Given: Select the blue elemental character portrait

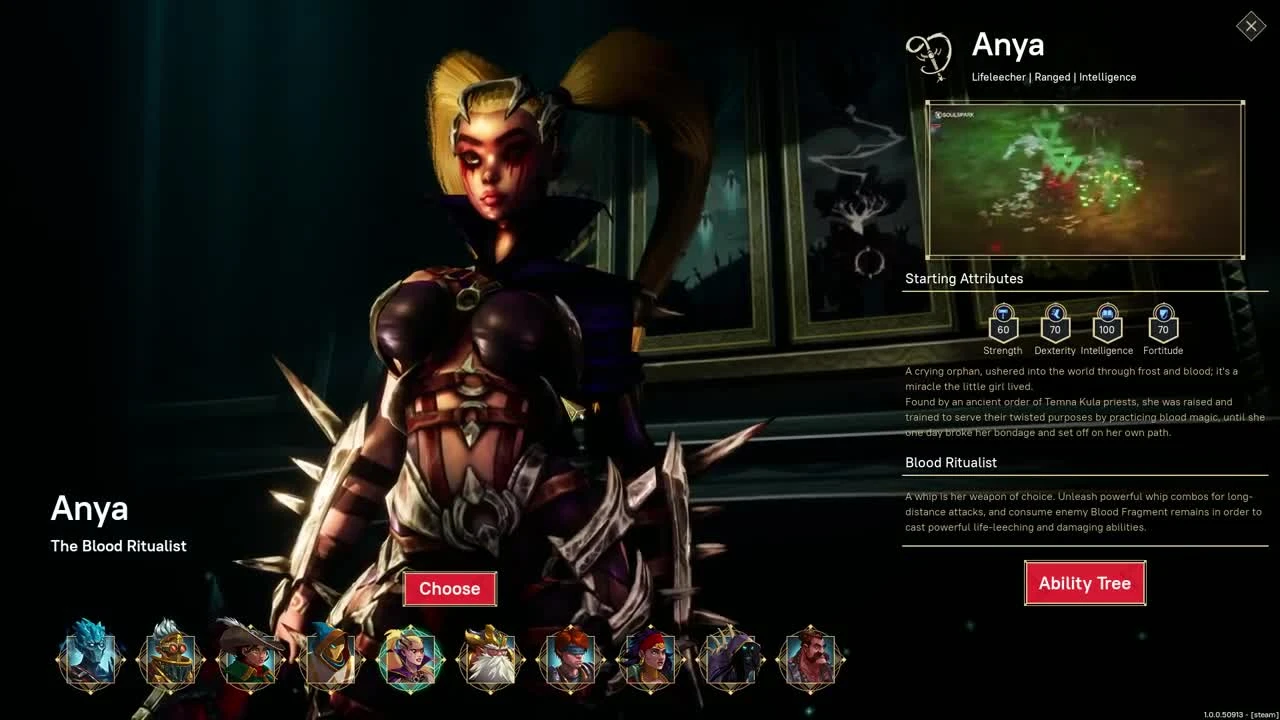Looking at the screenshot, I should [x=90, y=657].
